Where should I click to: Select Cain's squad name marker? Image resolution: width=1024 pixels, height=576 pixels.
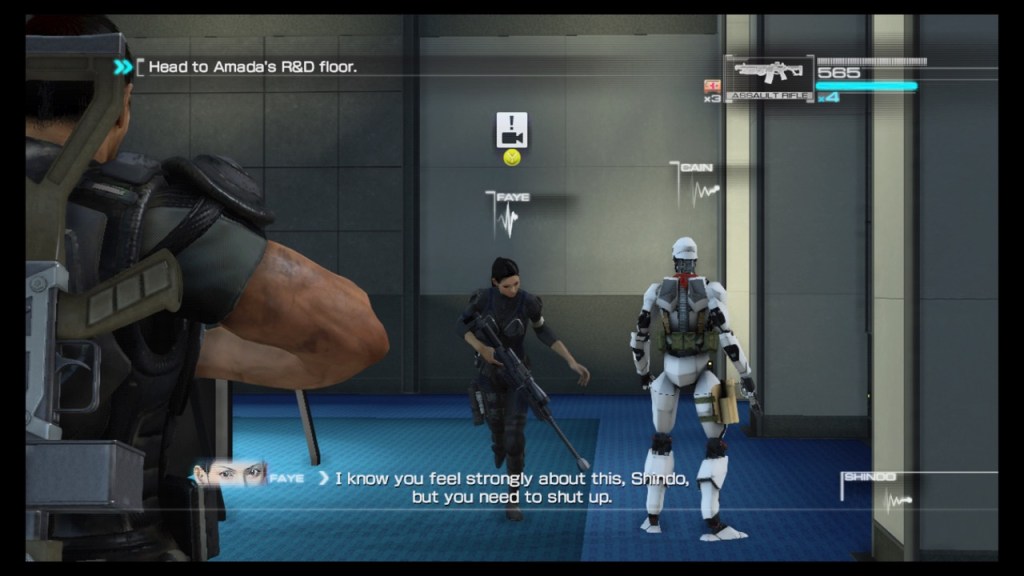coord(696,167)
